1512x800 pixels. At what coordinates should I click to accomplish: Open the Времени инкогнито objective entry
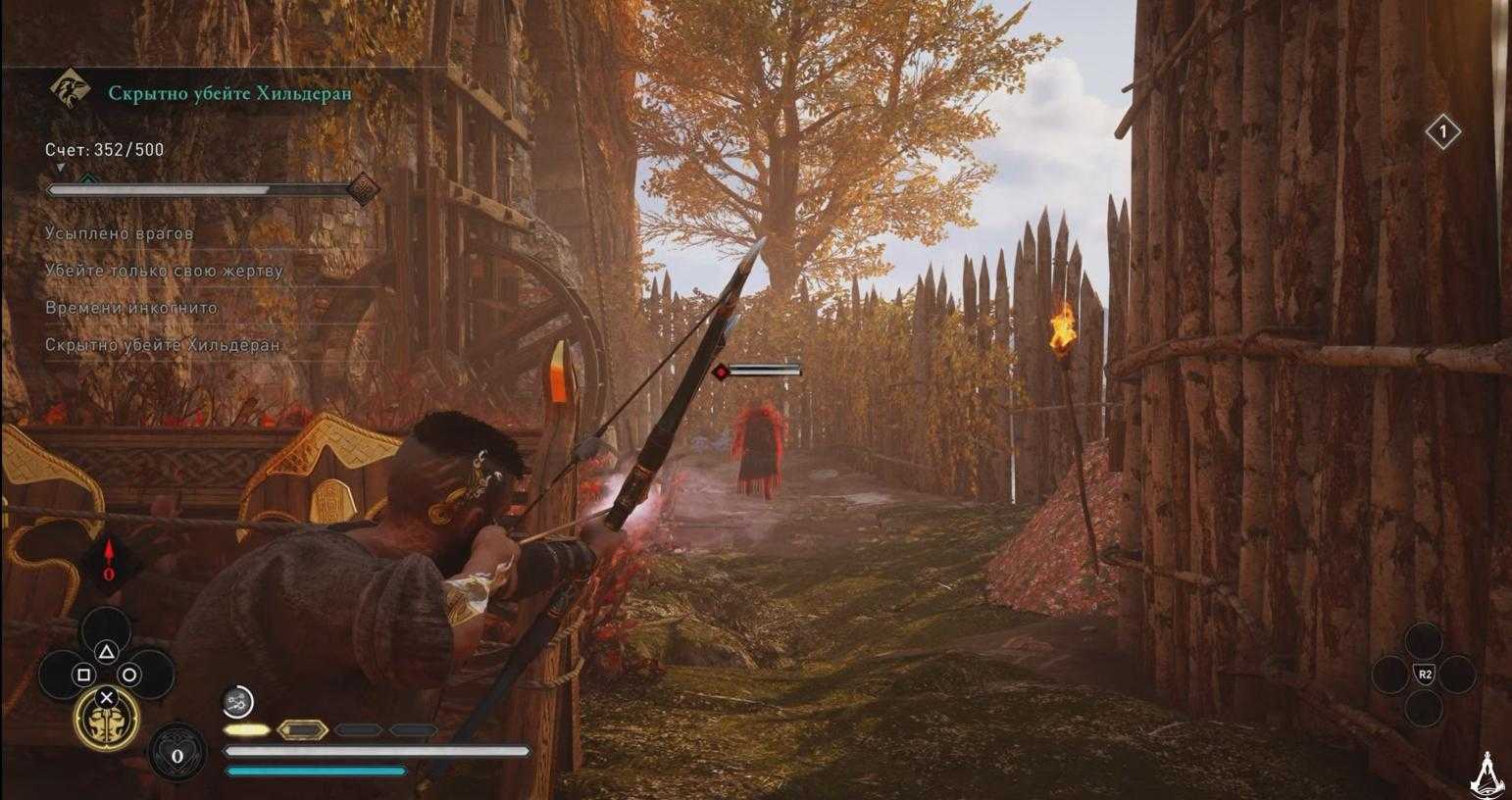click(x=131, y=308)
